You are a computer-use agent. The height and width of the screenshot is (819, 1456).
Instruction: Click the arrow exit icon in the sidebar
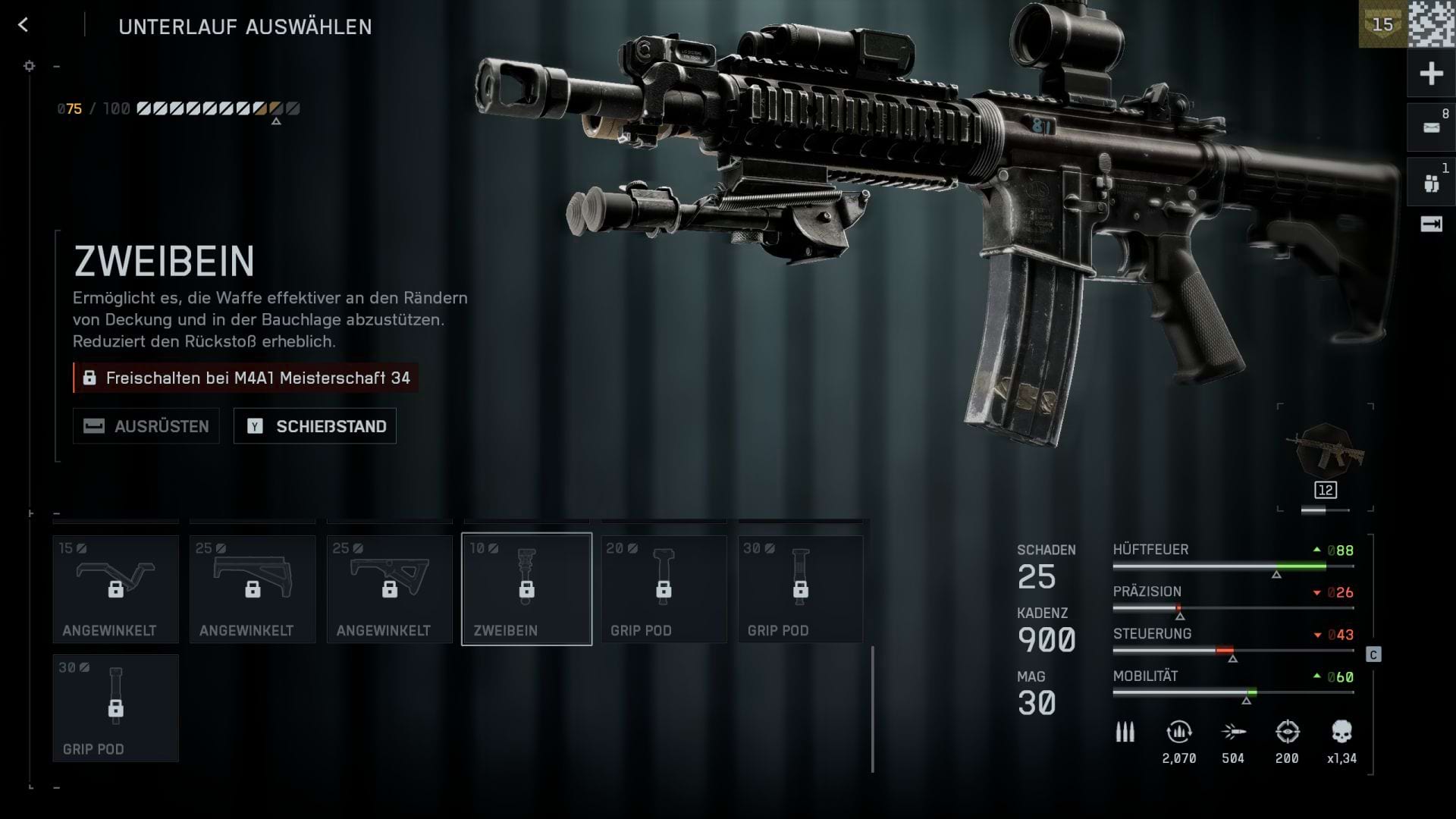click(1431, 224)
